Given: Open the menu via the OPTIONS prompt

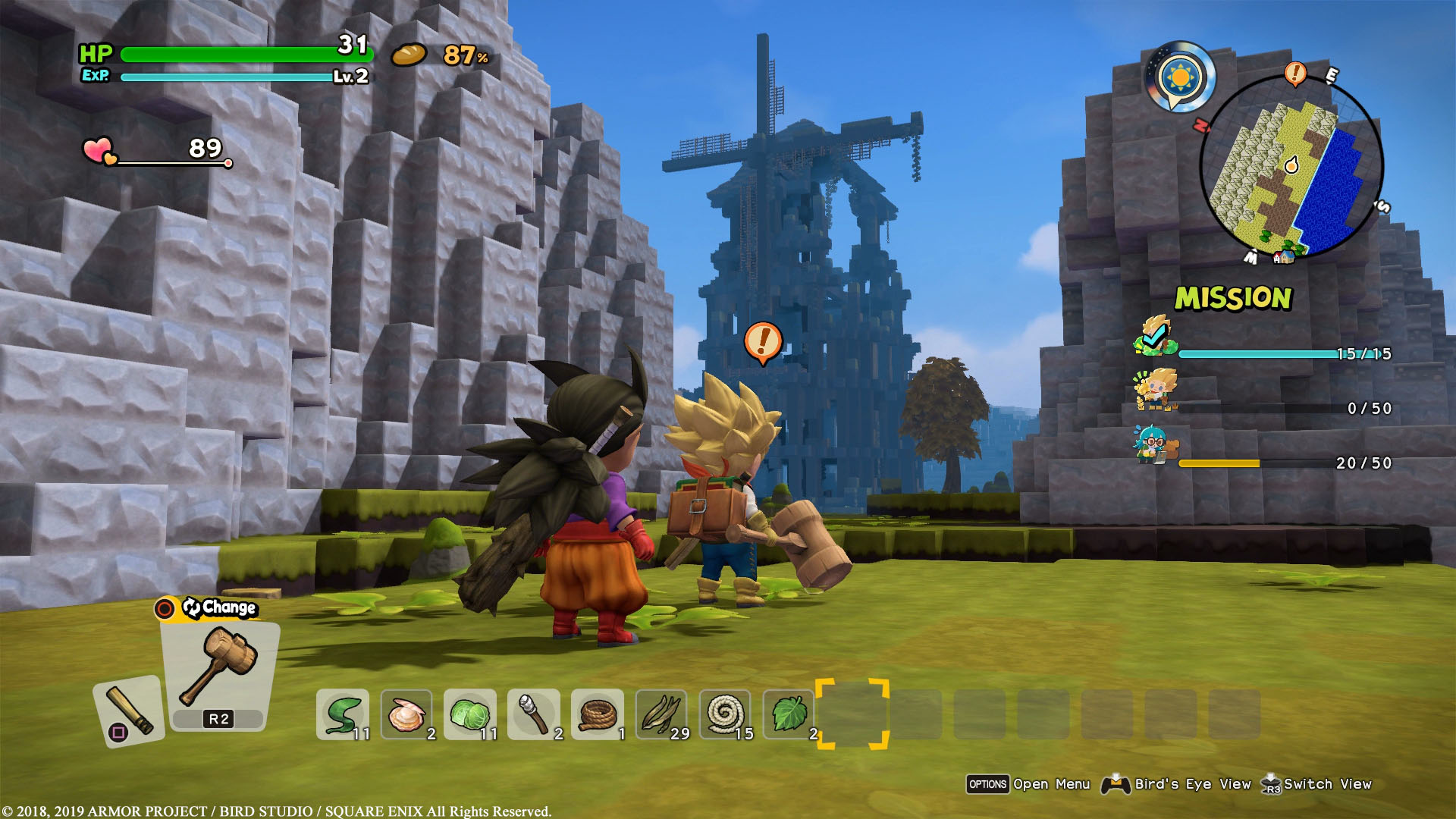Looking at the screenshot, I should pyautogui.click(x=987, y=784).
